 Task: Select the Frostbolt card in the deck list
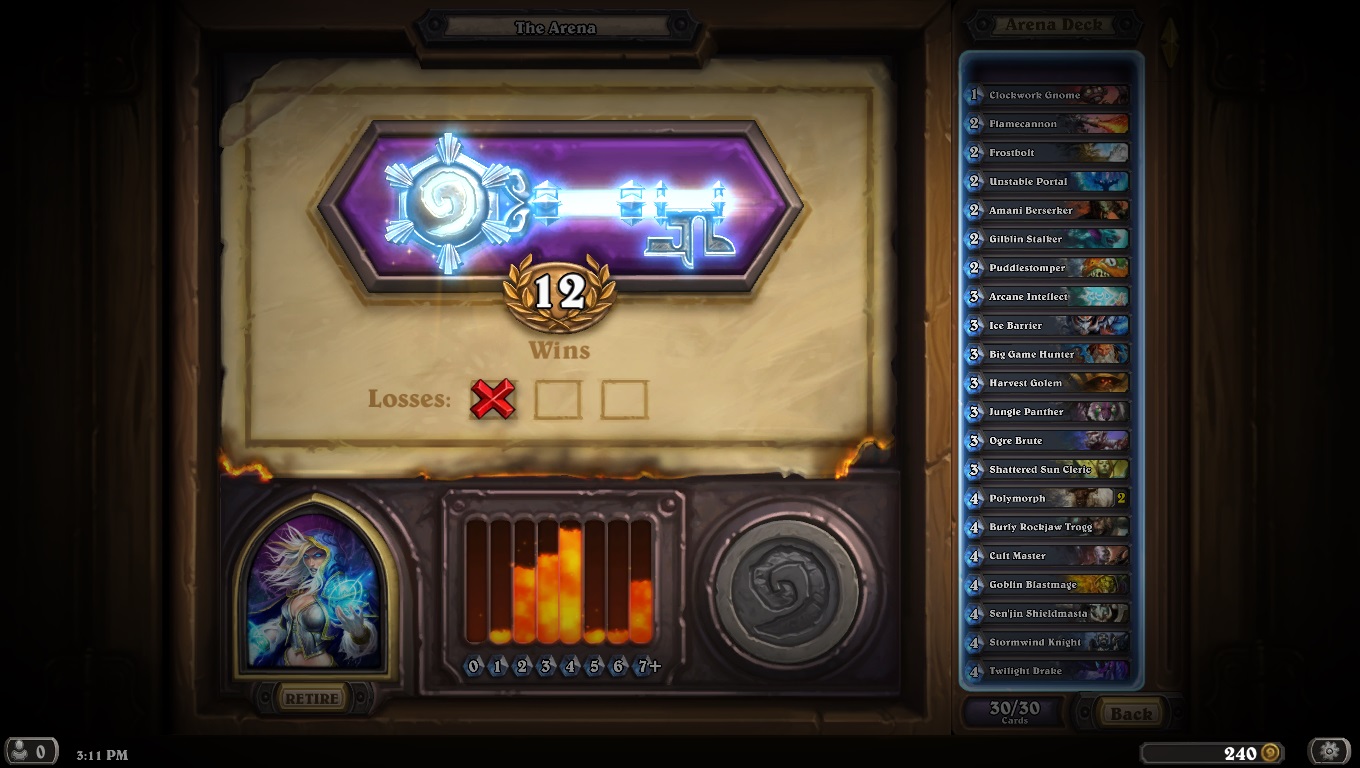point(1045,152)
